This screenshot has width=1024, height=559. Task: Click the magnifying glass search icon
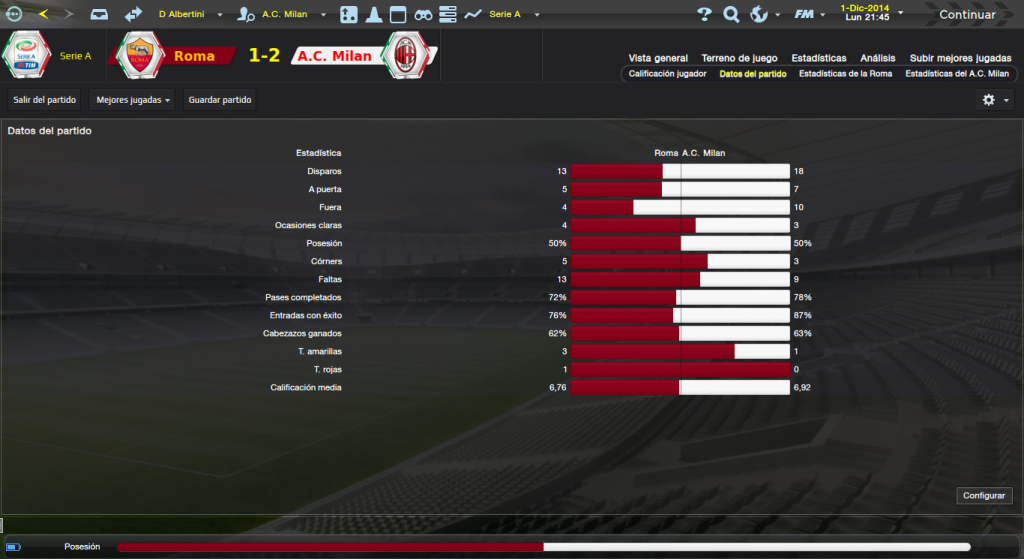(731, 15)
